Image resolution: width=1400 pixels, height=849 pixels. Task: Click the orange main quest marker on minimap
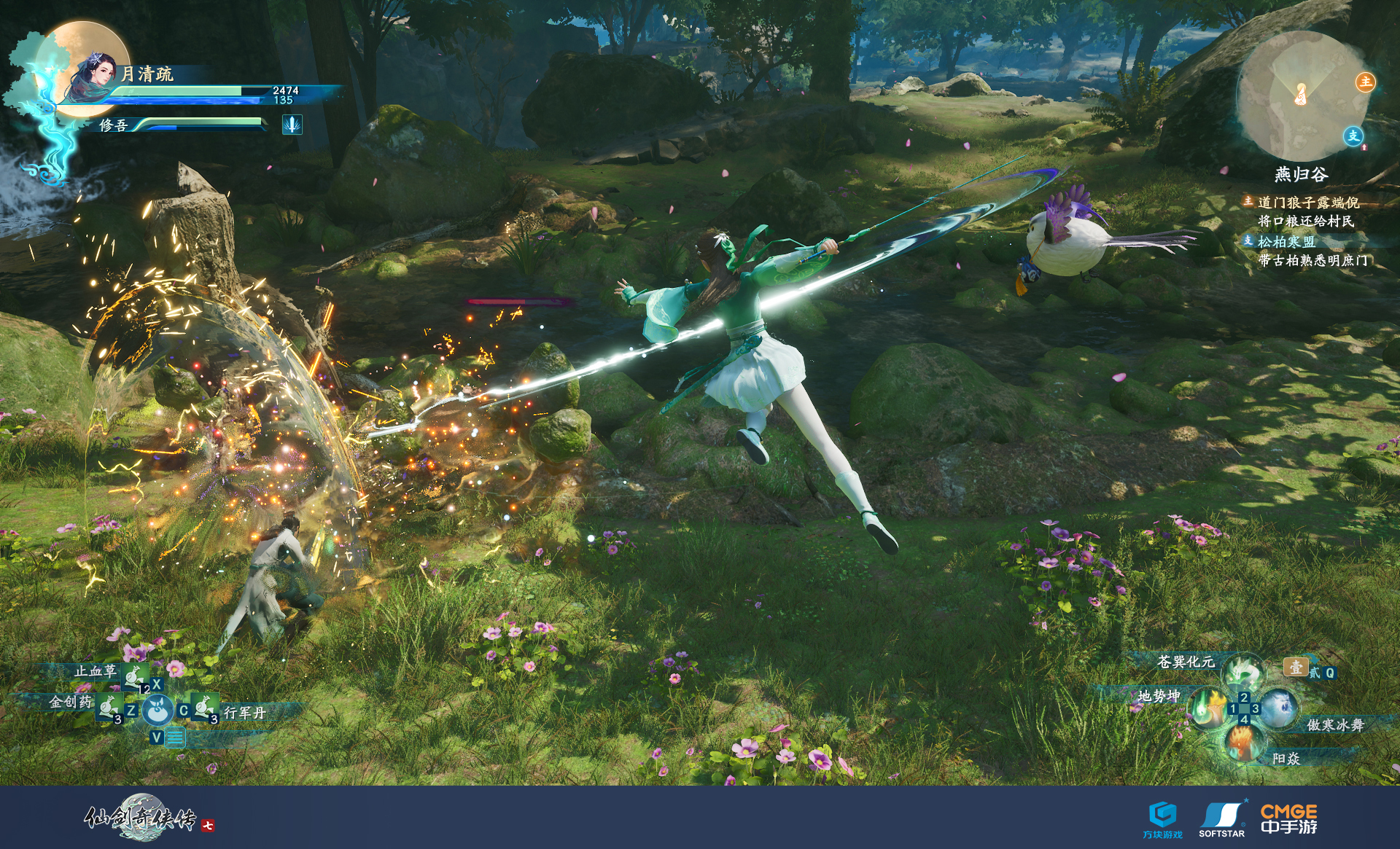pyautogui.click(x=1365, y=82)
